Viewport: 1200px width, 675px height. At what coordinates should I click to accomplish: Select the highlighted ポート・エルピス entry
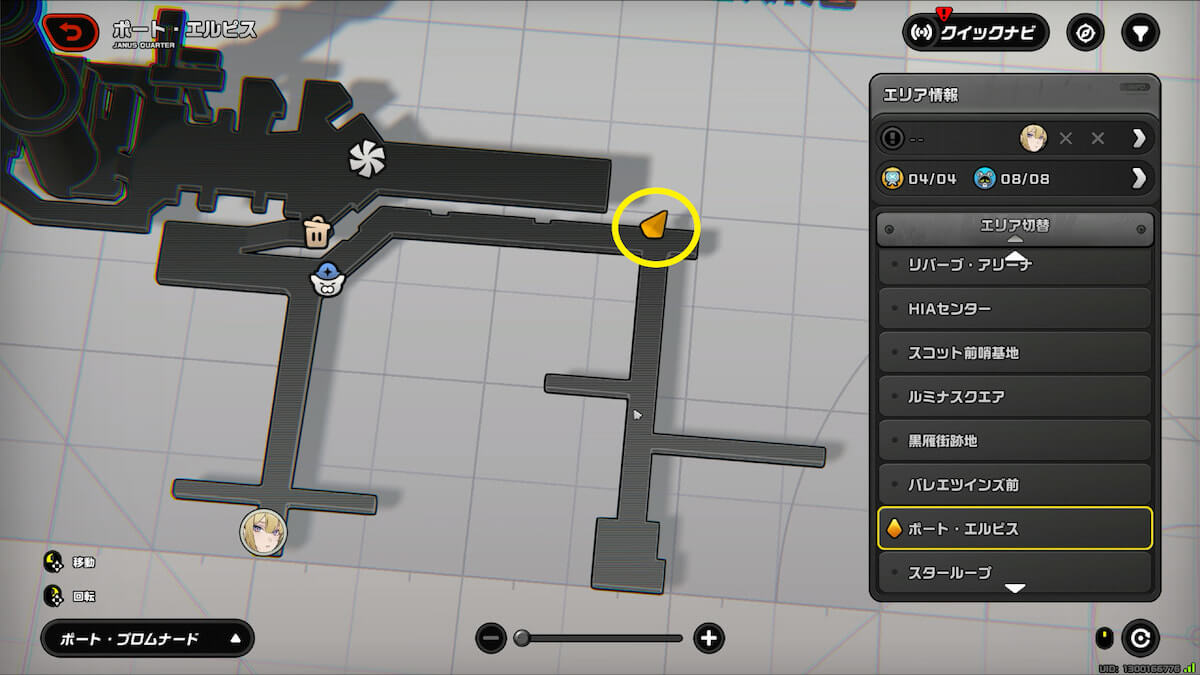[1014, 529]
